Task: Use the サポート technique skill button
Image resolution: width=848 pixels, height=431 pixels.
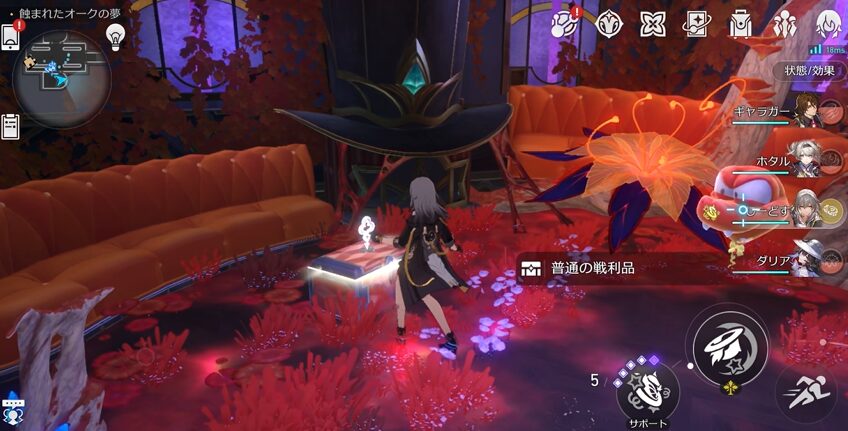Action: [648, 390]
